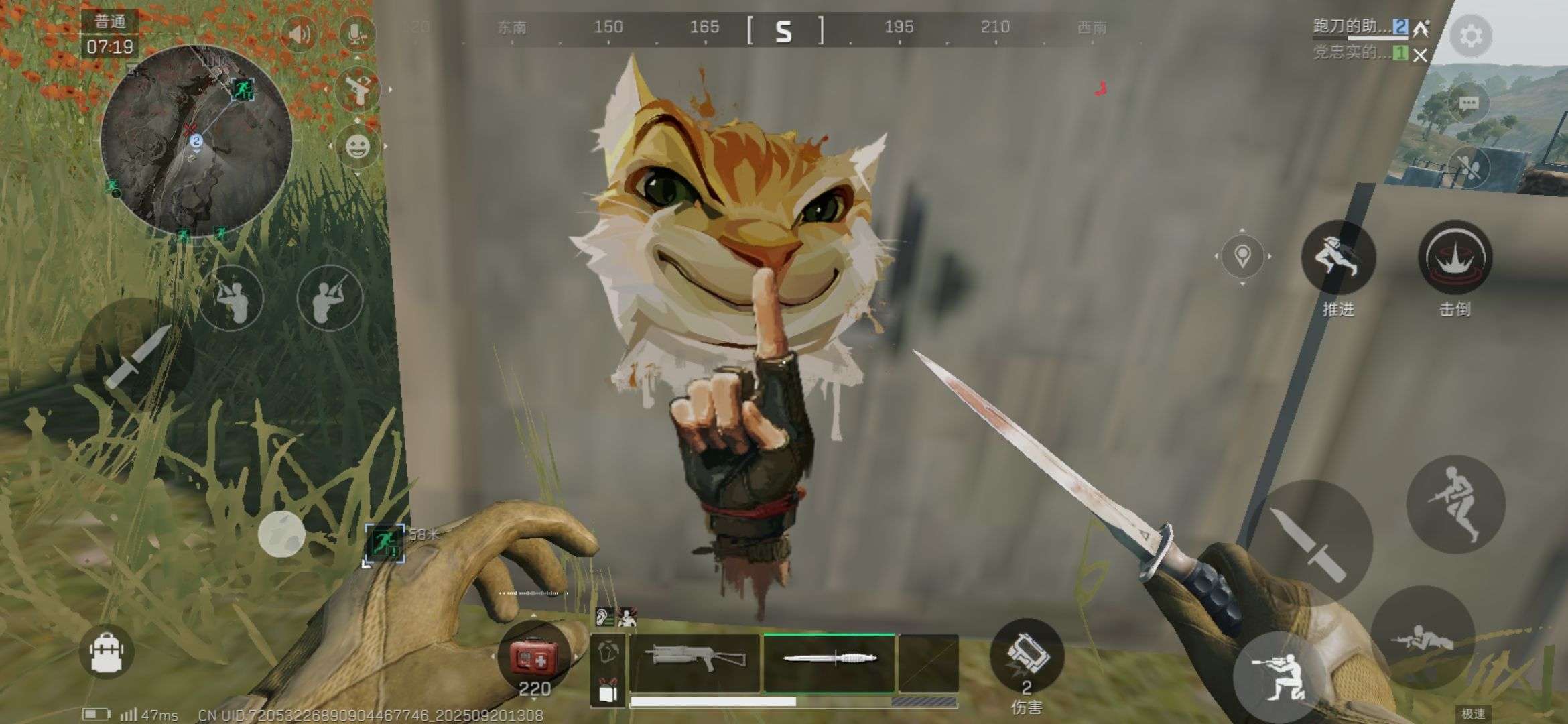The image size is (1568, 724).
Task: Toggle the speaker sound button
Action: click(x=299, y=34)
